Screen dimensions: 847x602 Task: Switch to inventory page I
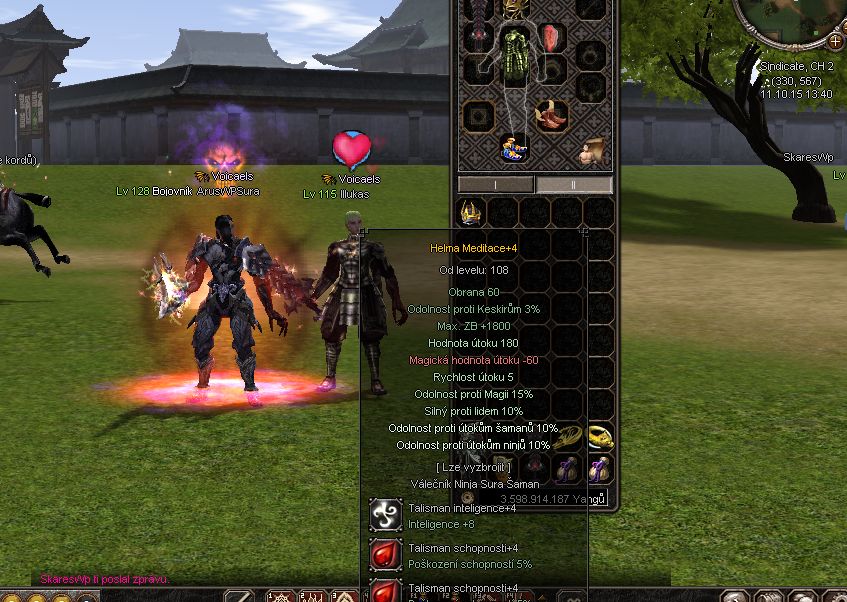click(x=496, y=185)
